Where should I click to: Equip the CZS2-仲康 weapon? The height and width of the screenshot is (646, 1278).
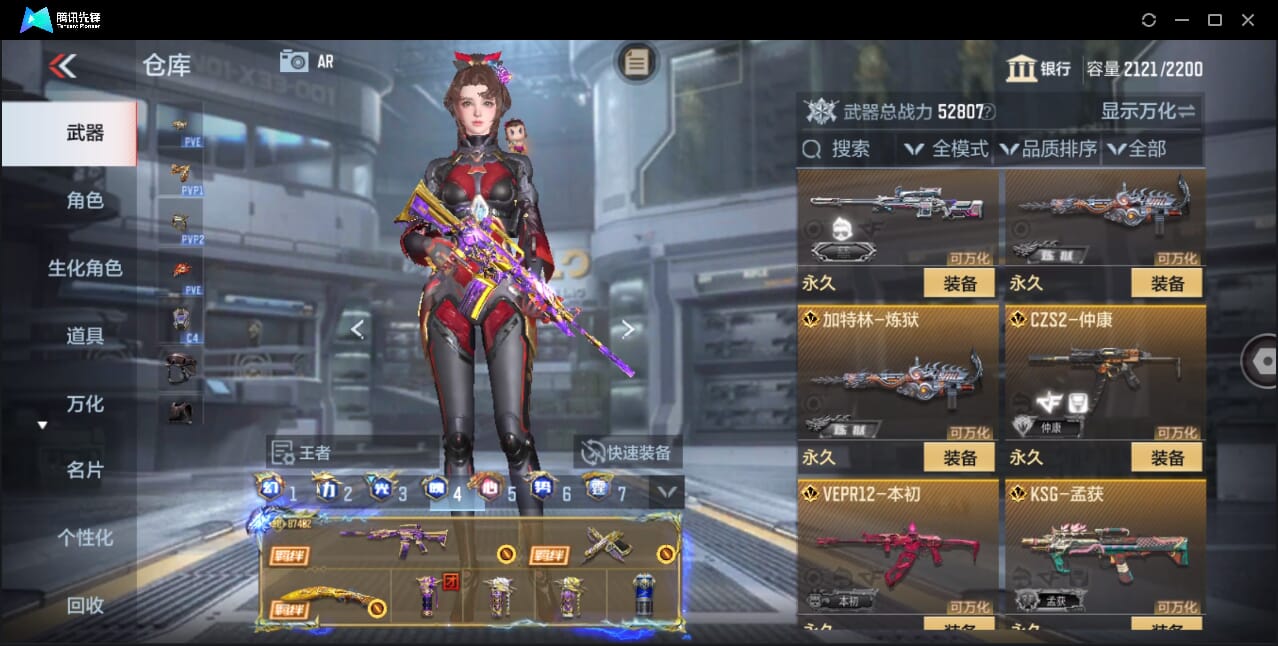coord(1167,457)
